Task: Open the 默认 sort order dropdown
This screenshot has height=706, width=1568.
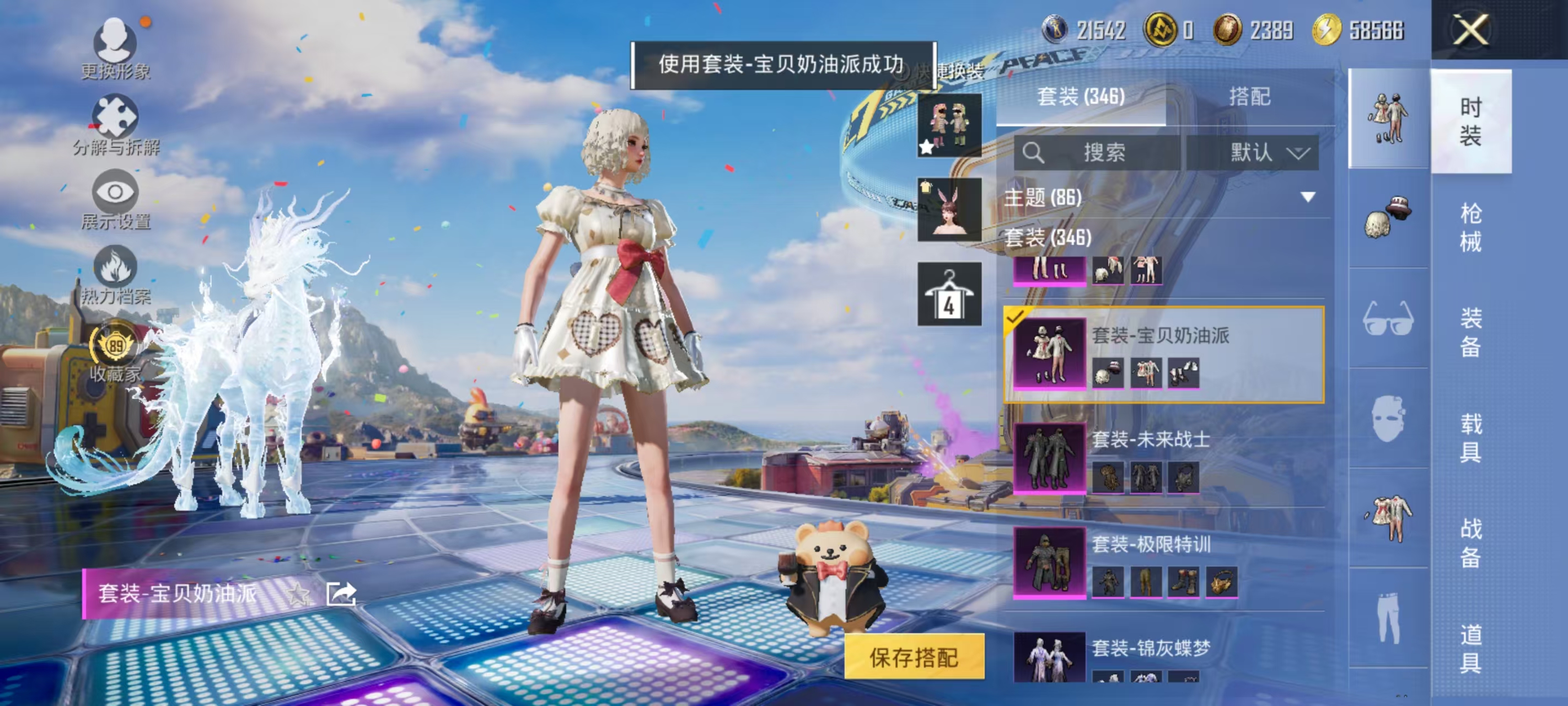Action: [1259, 153]
